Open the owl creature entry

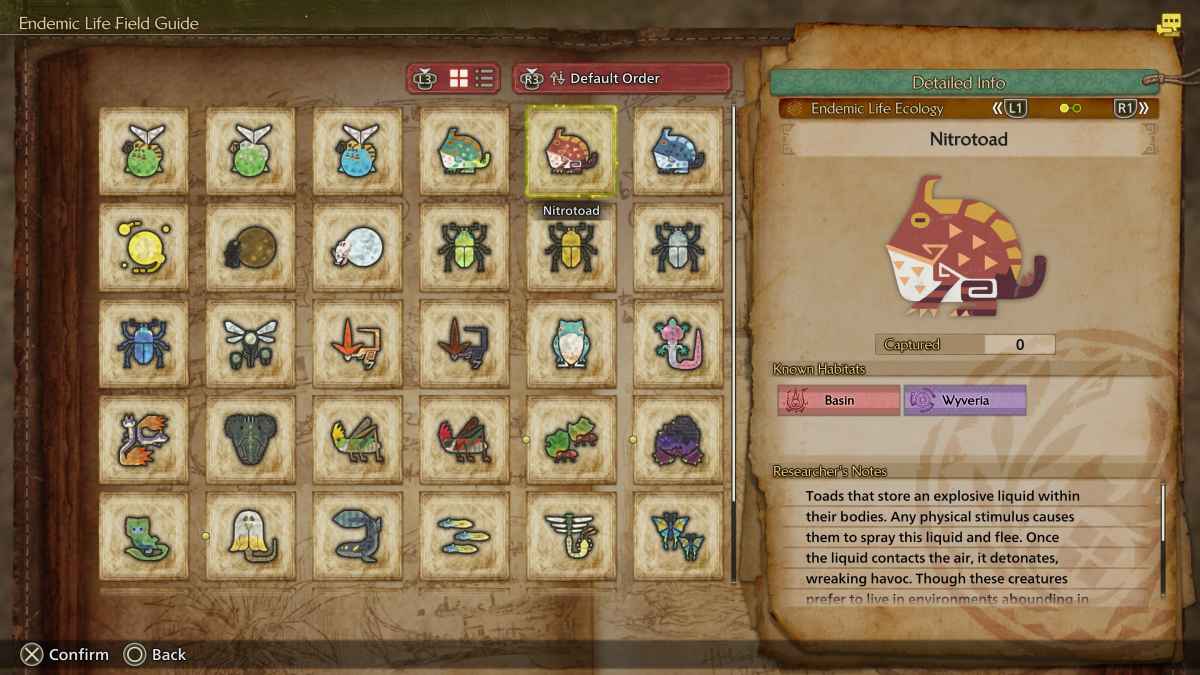tap(571, 342)
